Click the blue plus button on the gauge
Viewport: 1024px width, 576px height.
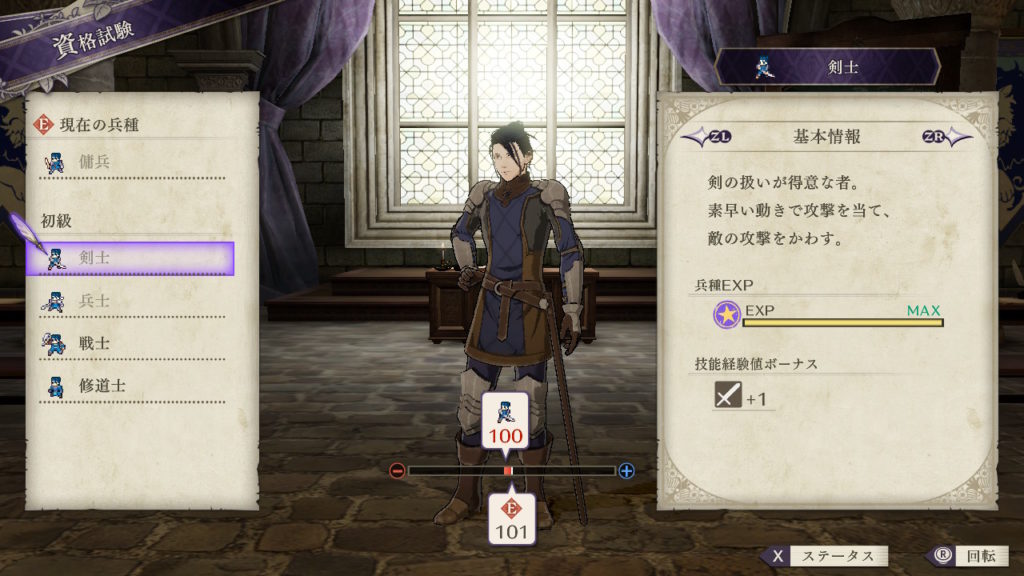(x=627, y=470)
